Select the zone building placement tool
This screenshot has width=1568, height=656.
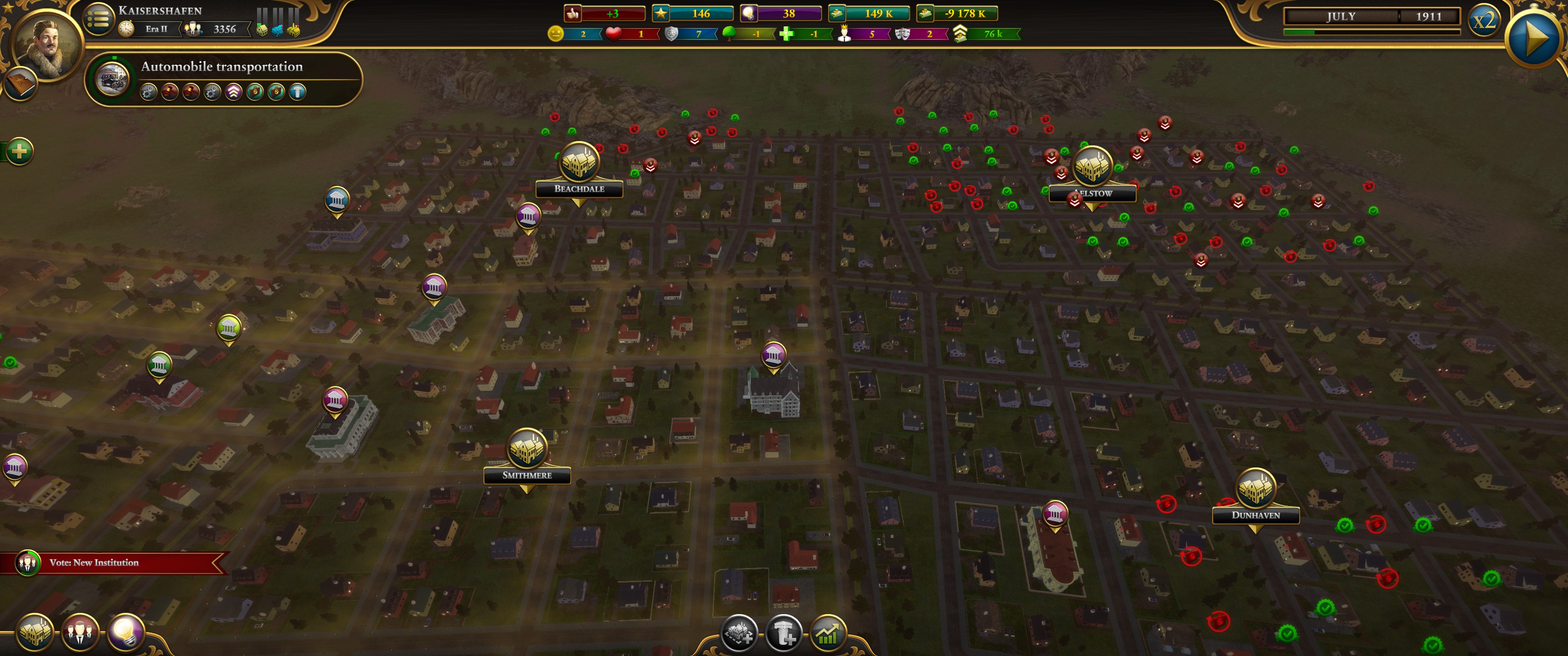740,634
